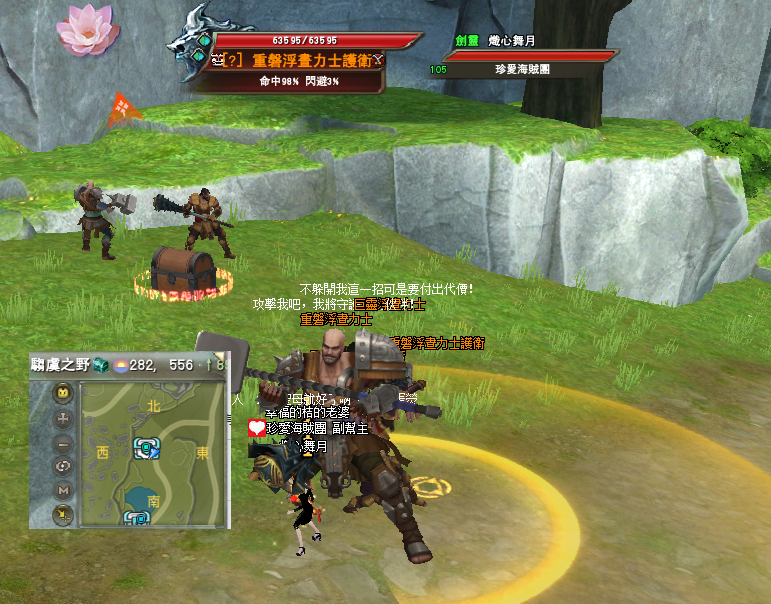Click the sunrise icon next to the coordinates

pos(120,366)
